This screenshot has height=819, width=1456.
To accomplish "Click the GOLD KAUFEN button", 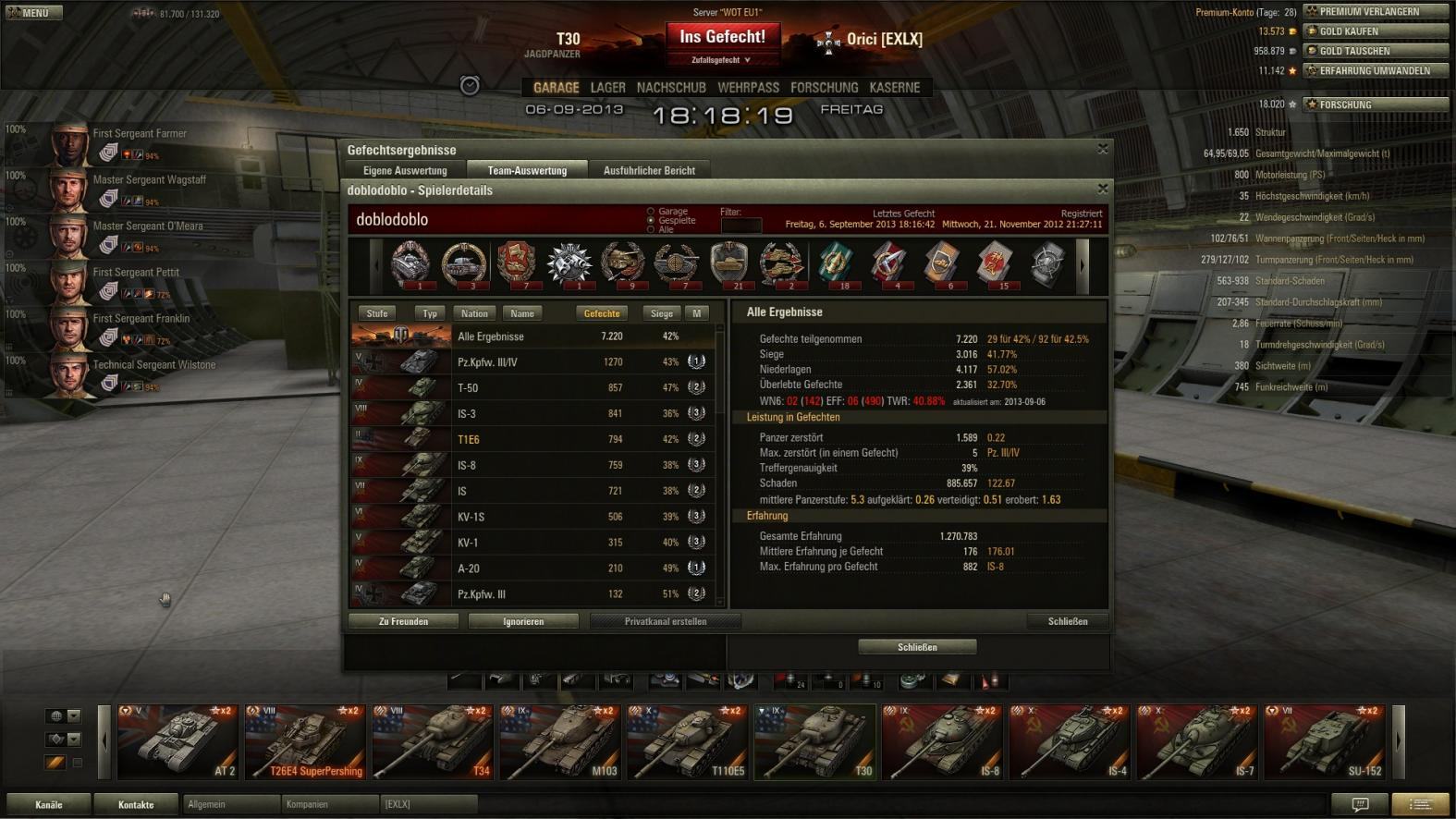I will [x=1375, y=31].
